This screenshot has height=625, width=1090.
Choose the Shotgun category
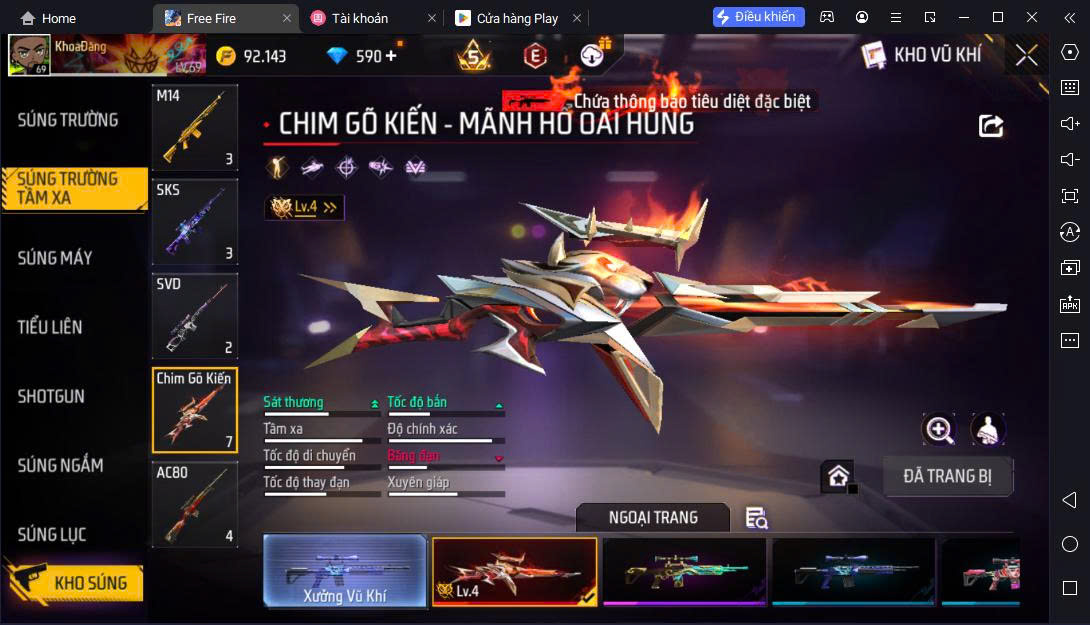click(x=51, y=396)
